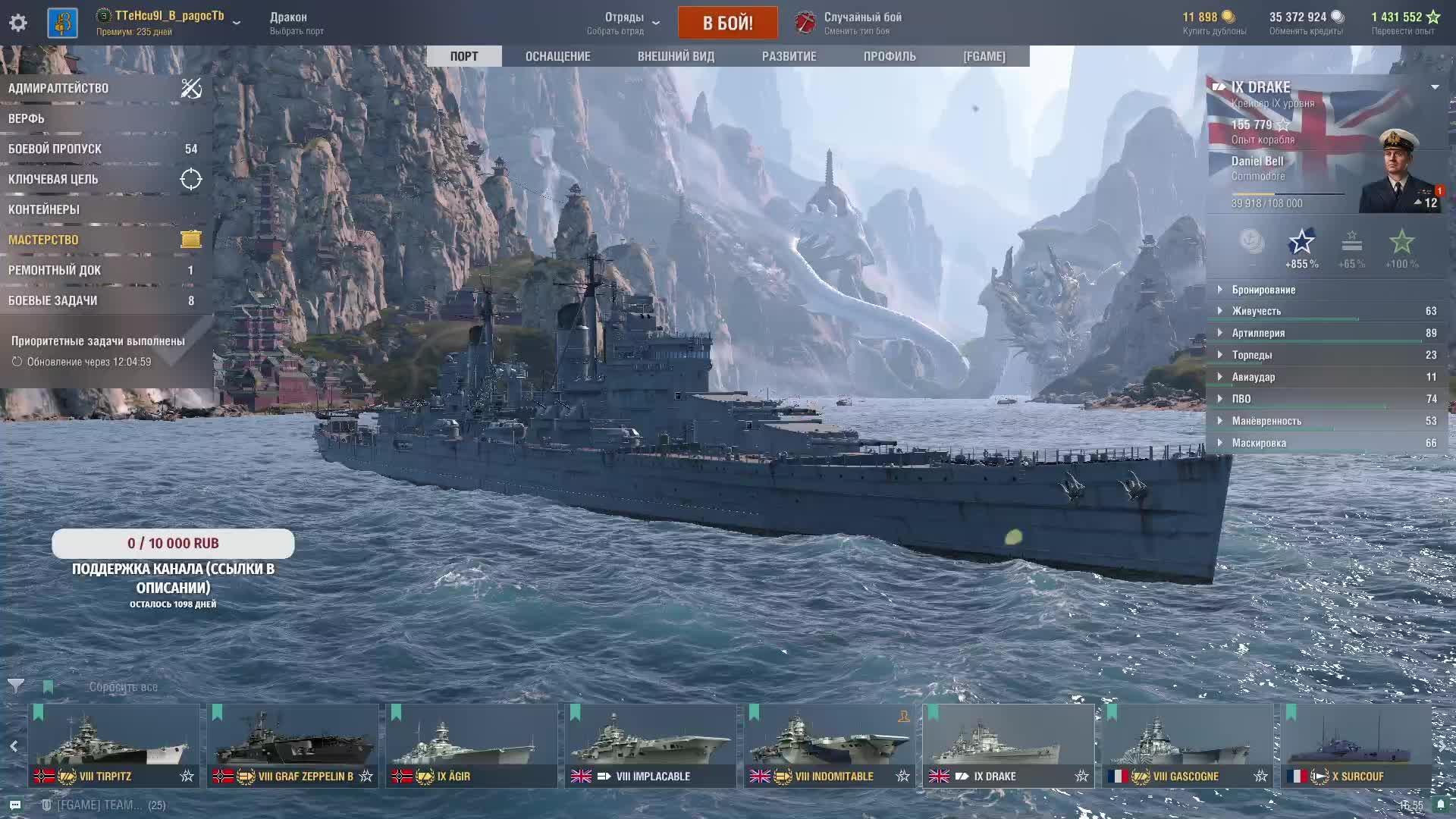The width and height of the screenshot is (1456, 819).
Task: Open the settings gear icon
Action: tap(18, 23)
